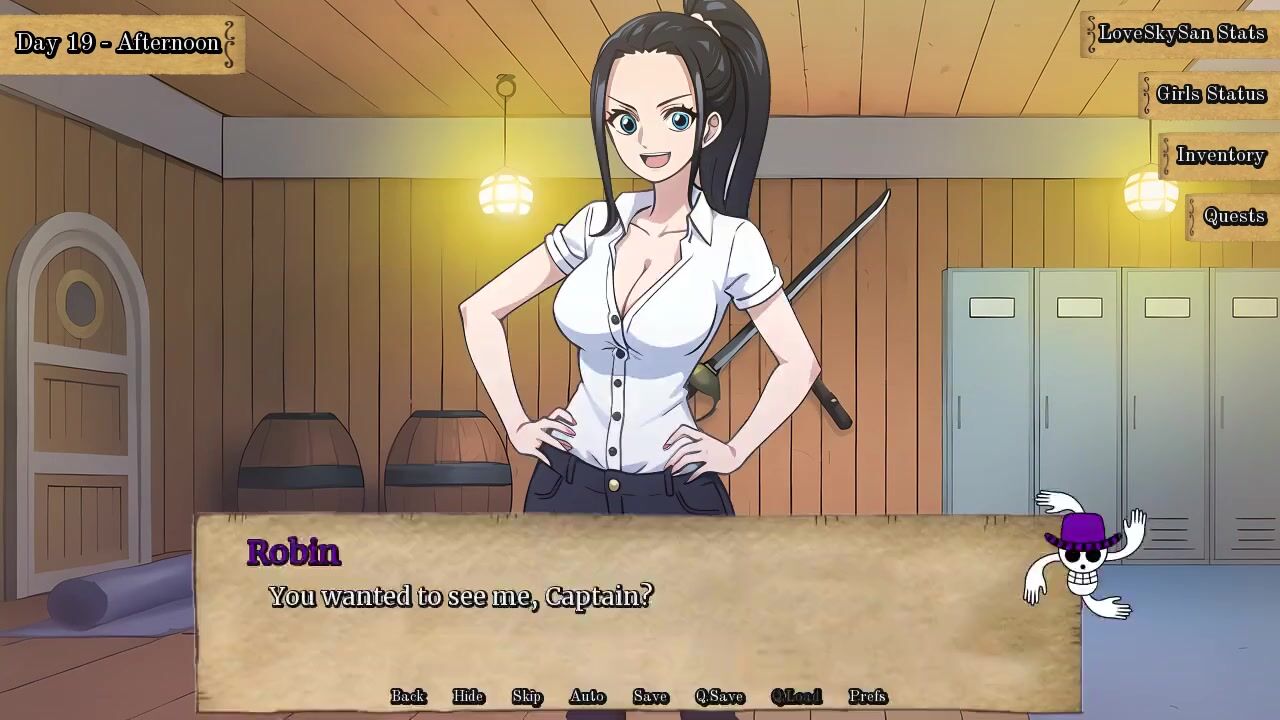Screen dimensions: 1280x720
Task: Open the Inventory
Action: coord(1220,155)
